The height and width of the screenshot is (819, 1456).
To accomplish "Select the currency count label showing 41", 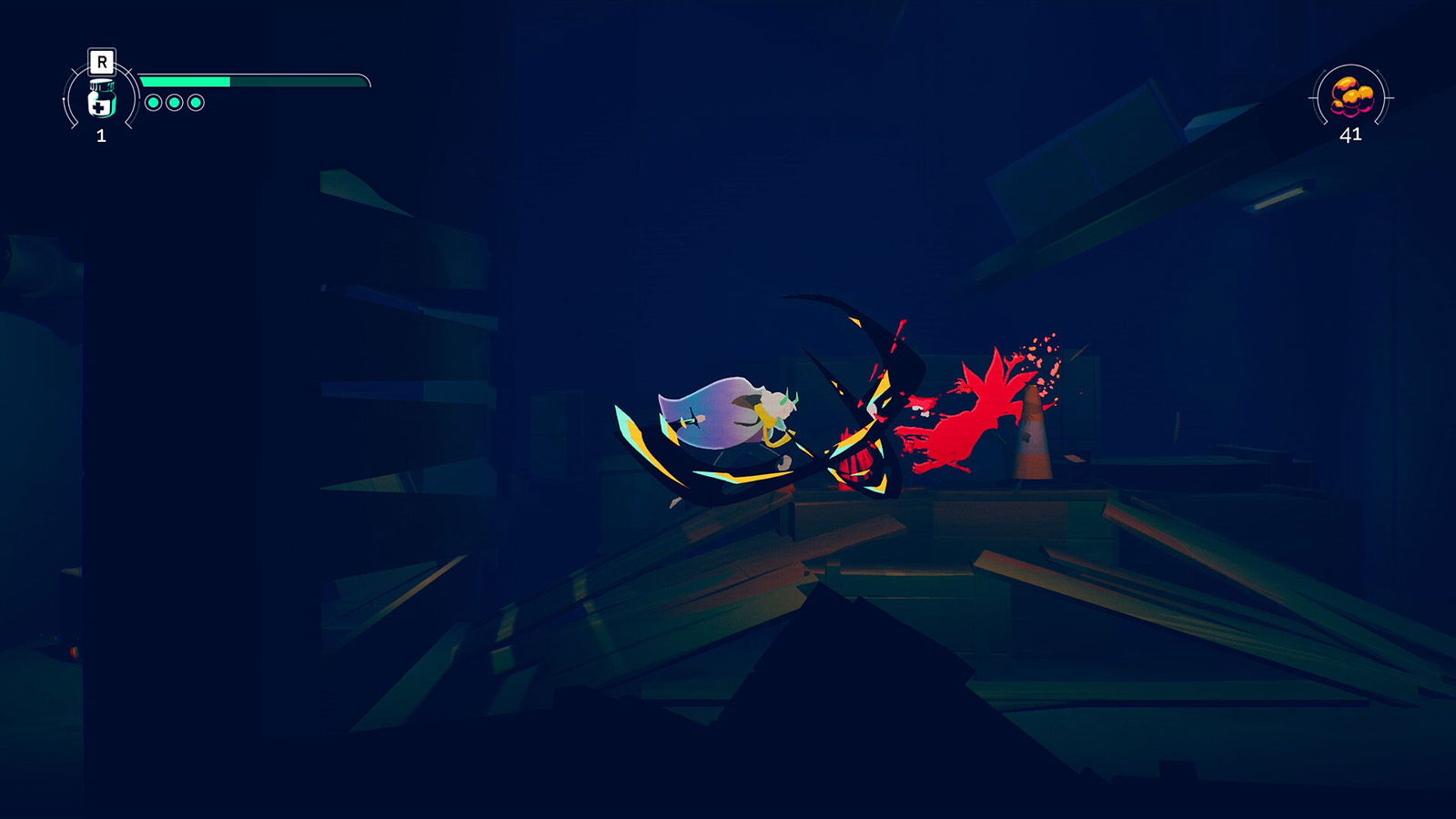I will [x=1351, y=135].
